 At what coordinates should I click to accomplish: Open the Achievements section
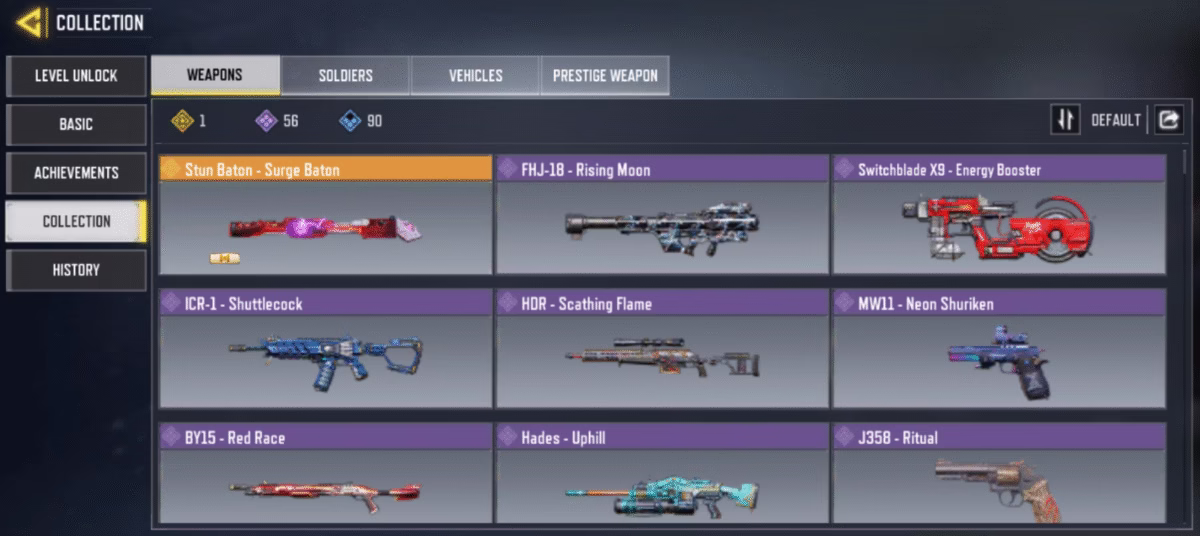click(x=76, y=173)
